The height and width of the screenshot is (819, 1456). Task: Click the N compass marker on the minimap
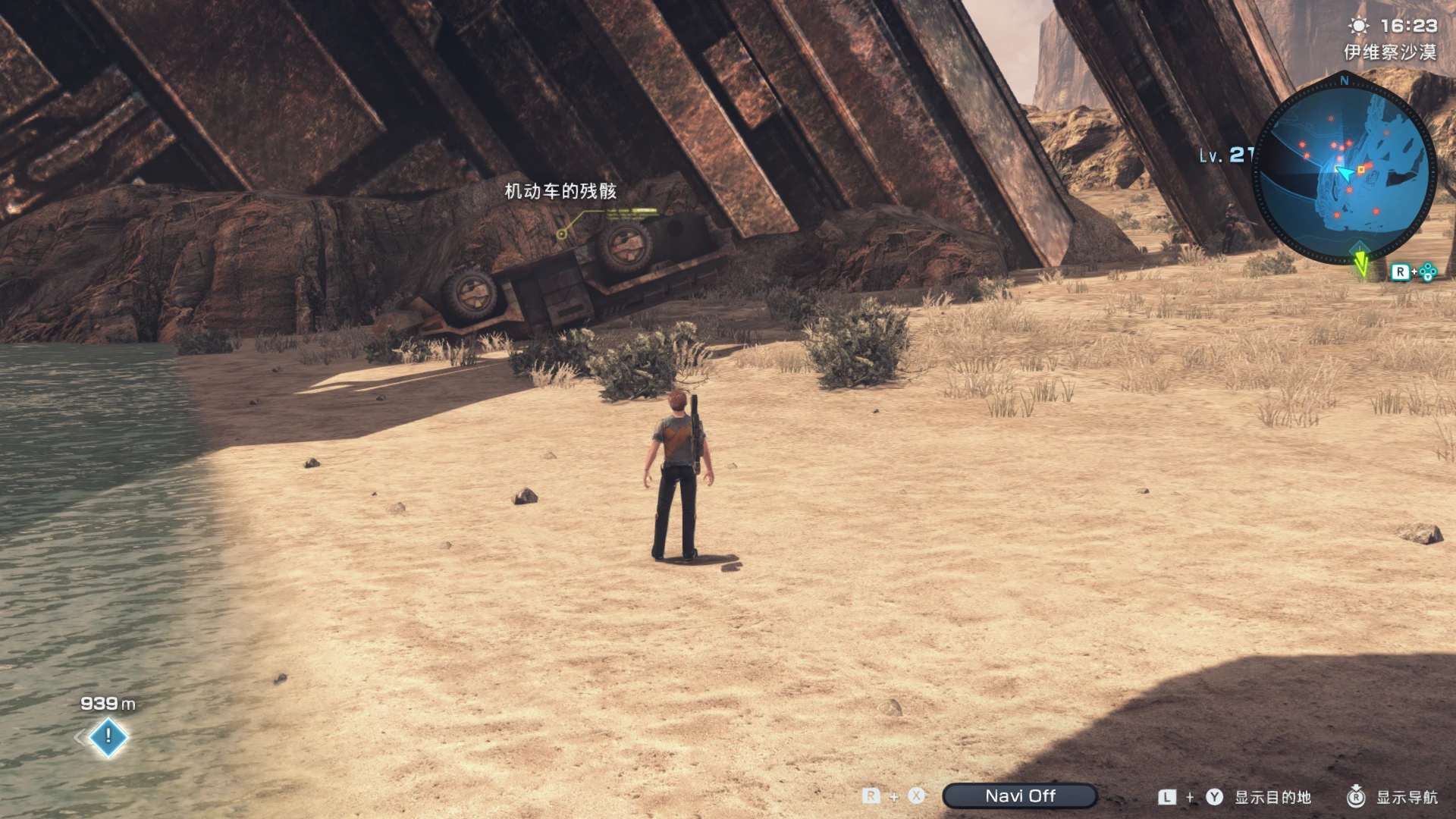1345,80
